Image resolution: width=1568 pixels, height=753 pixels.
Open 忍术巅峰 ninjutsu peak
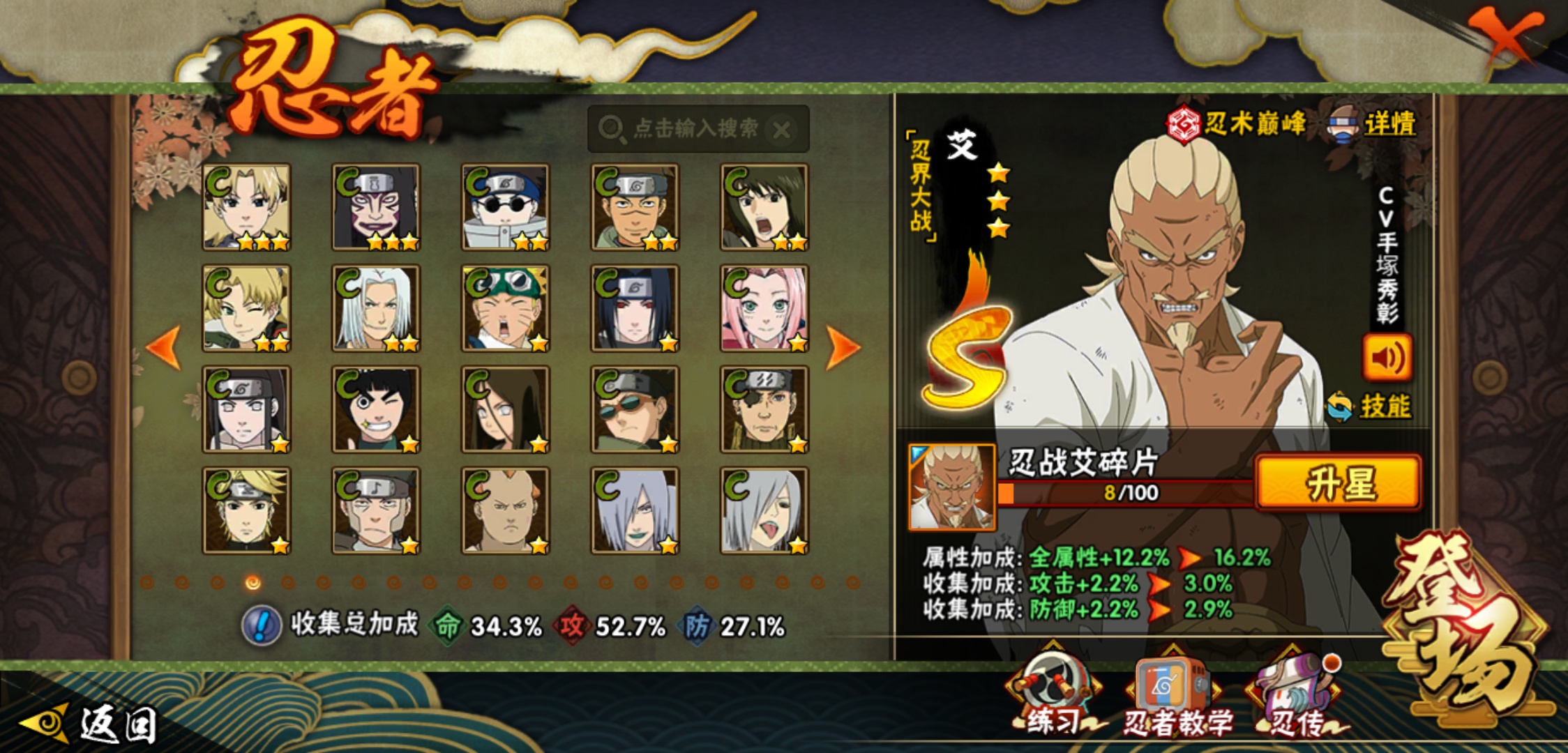pos(1236,124)
